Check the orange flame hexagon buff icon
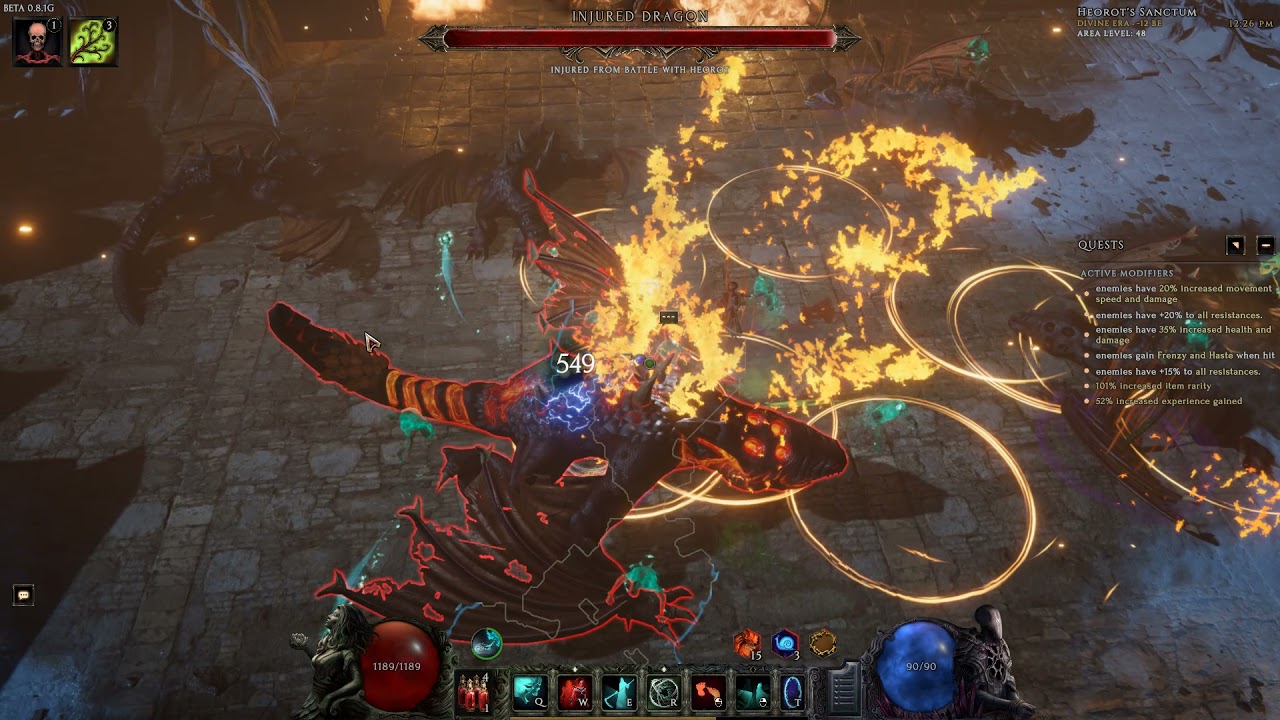The width and height of the screenshot is (1280, 720). (x=747, y=643)
